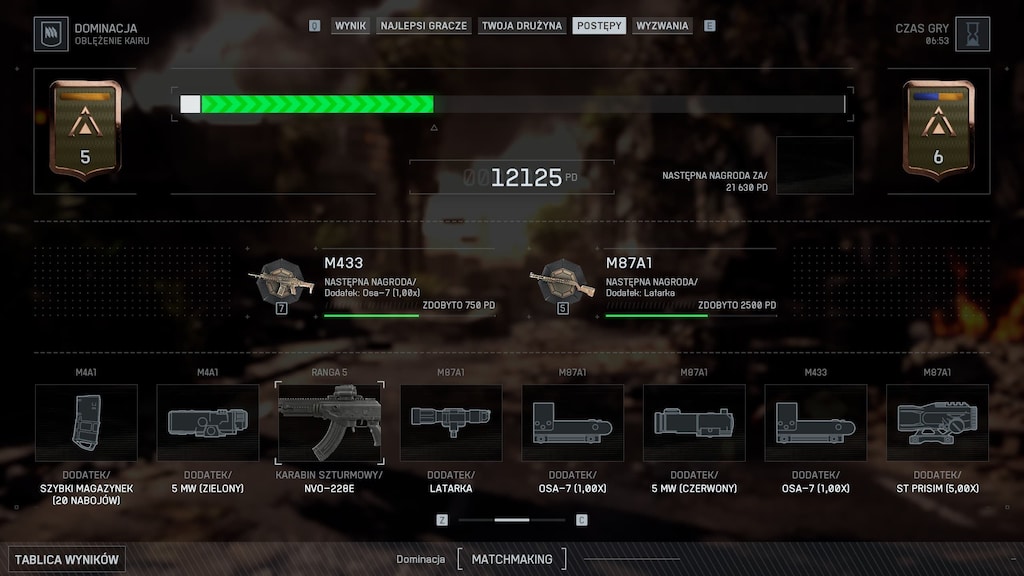Select the Twoja Drużyna tab
Viewport: 1024px width, 576px height.
point(521,25)
